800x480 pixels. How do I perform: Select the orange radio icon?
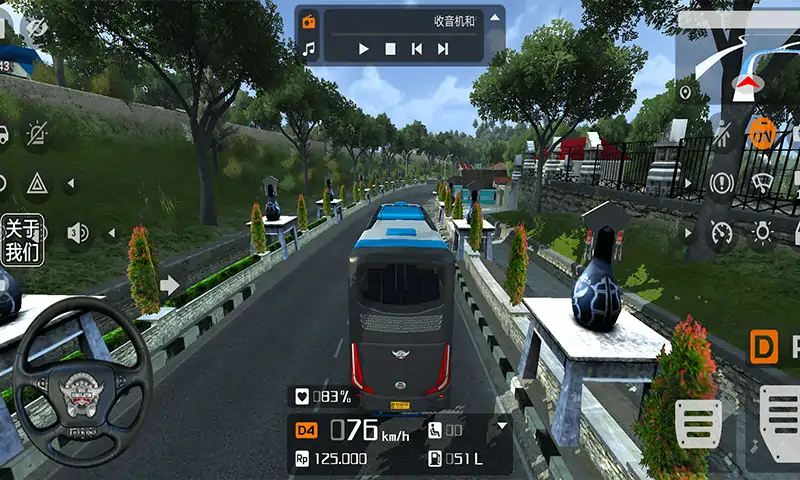[x=309, y=21]
